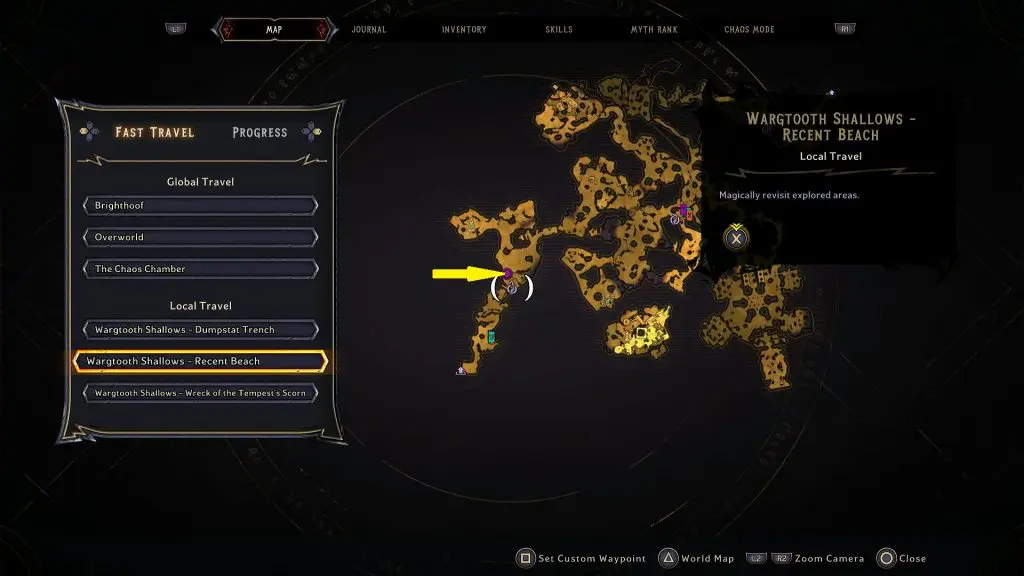Fast travel to Brighthoof
1024x576 pixels.
pyautogui.click(x=200, y=206)
